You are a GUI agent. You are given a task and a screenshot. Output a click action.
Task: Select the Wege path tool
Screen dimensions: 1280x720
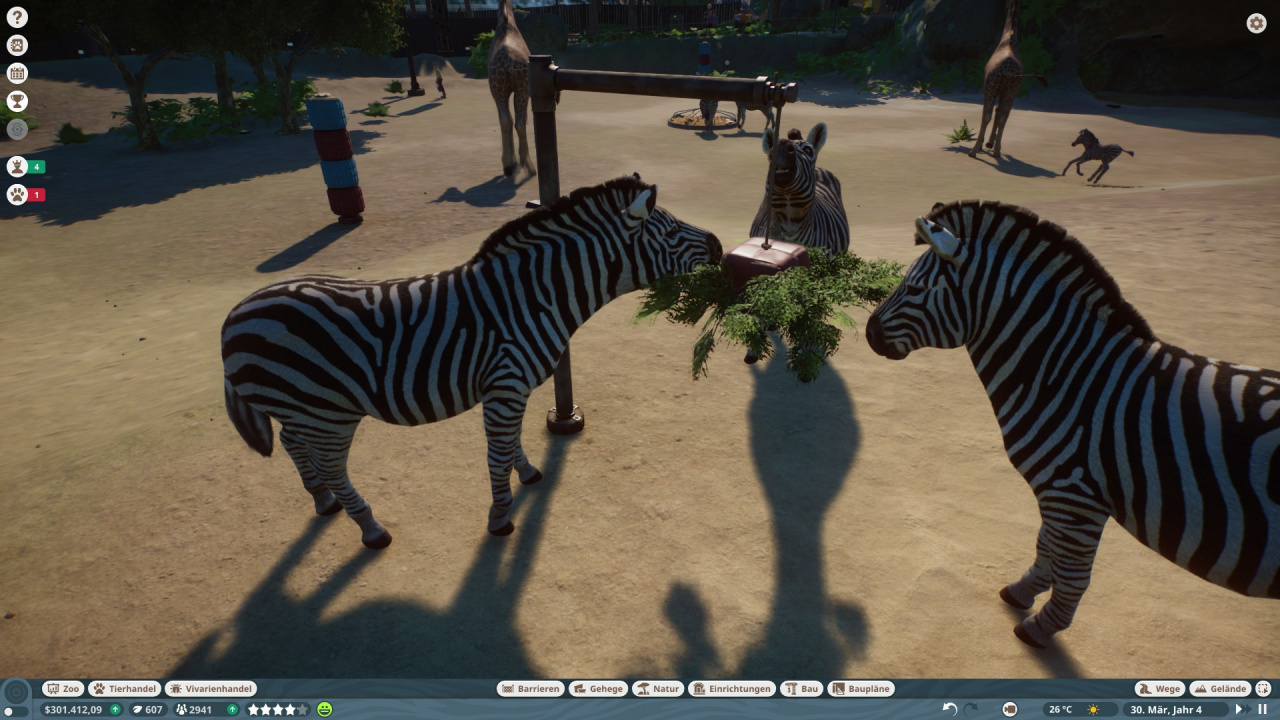point(1160,688)
